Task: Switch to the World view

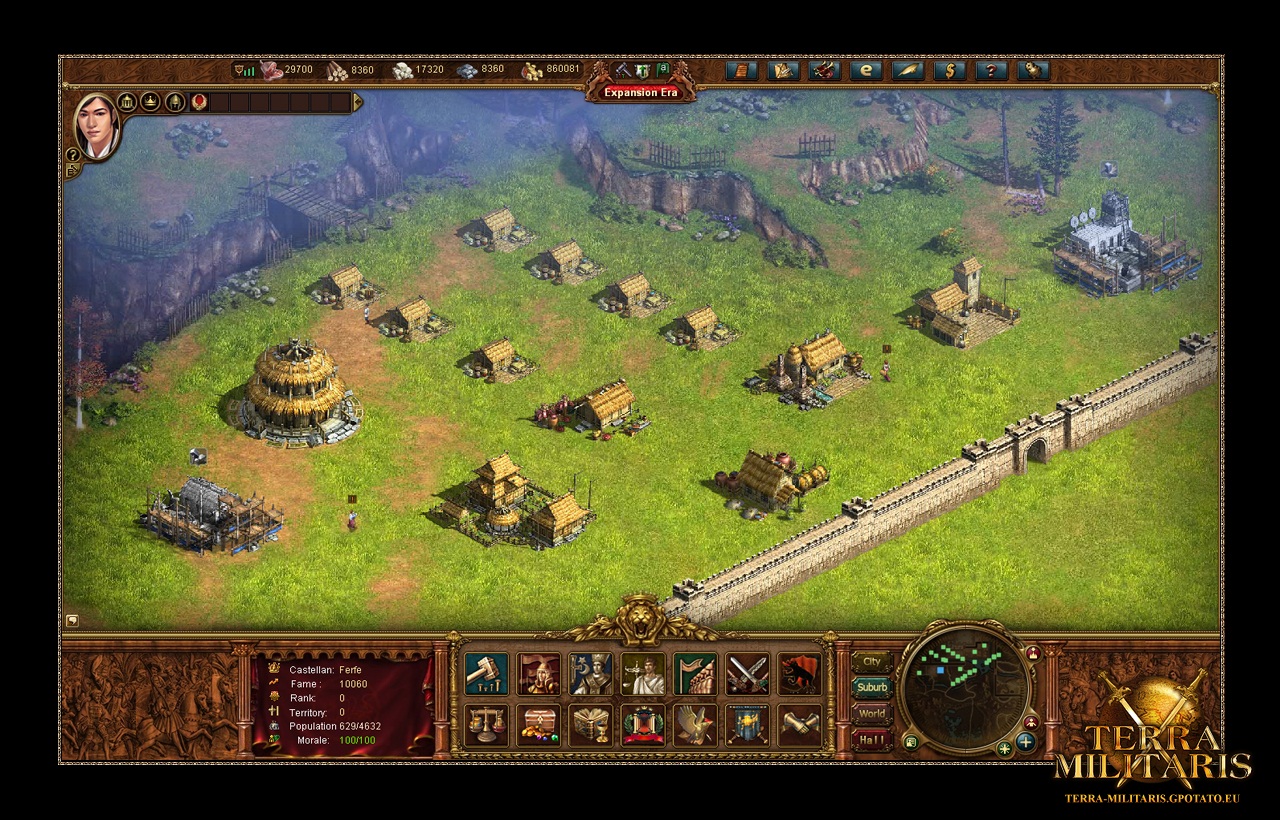Action: pos(872,714)
